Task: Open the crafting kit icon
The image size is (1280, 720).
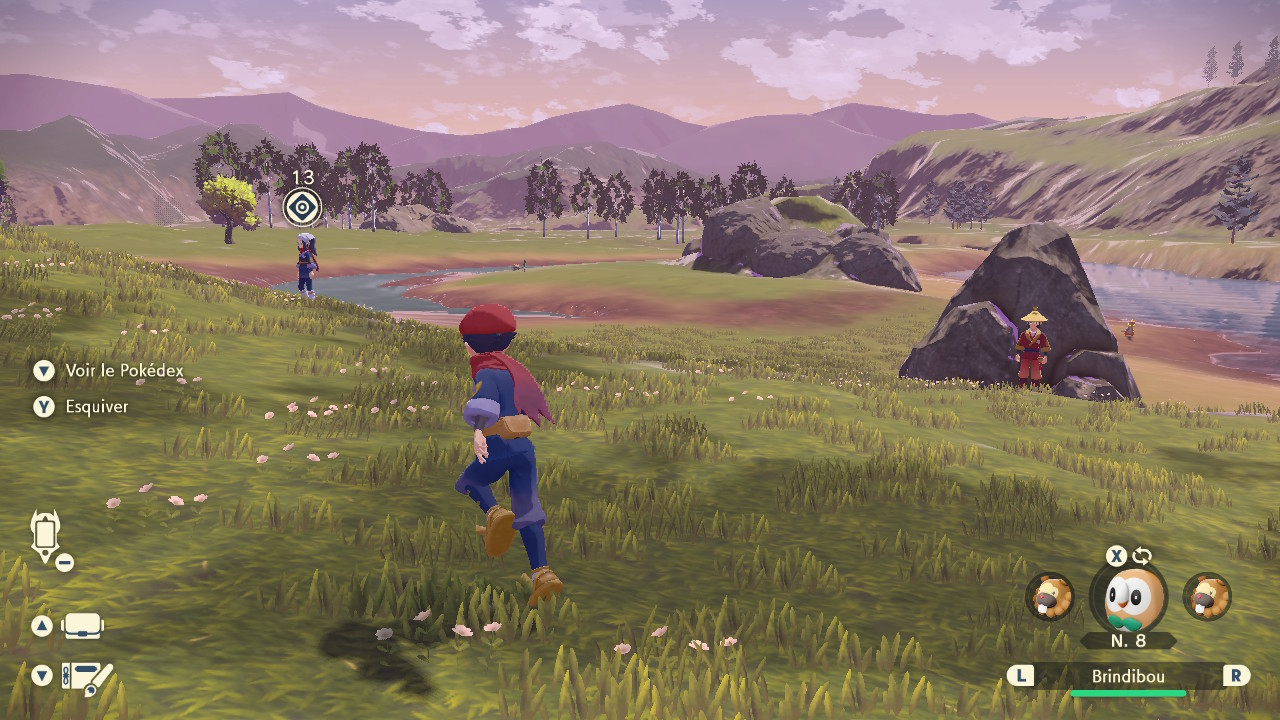Action: click(87, 677)
